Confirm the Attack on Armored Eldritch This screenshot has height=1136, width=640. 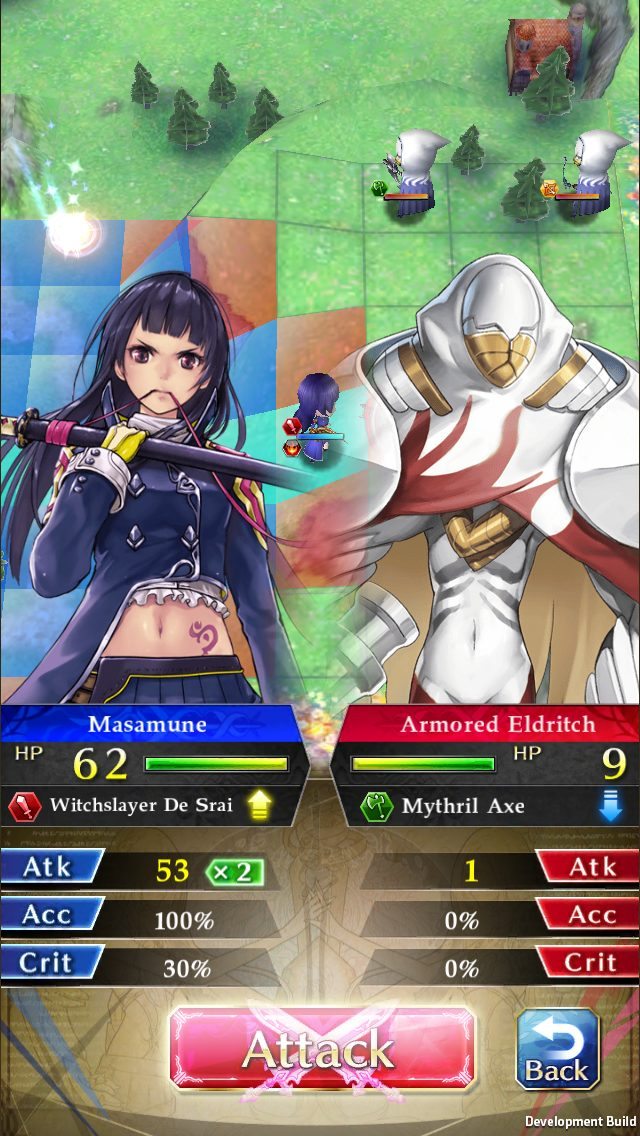320,1049
